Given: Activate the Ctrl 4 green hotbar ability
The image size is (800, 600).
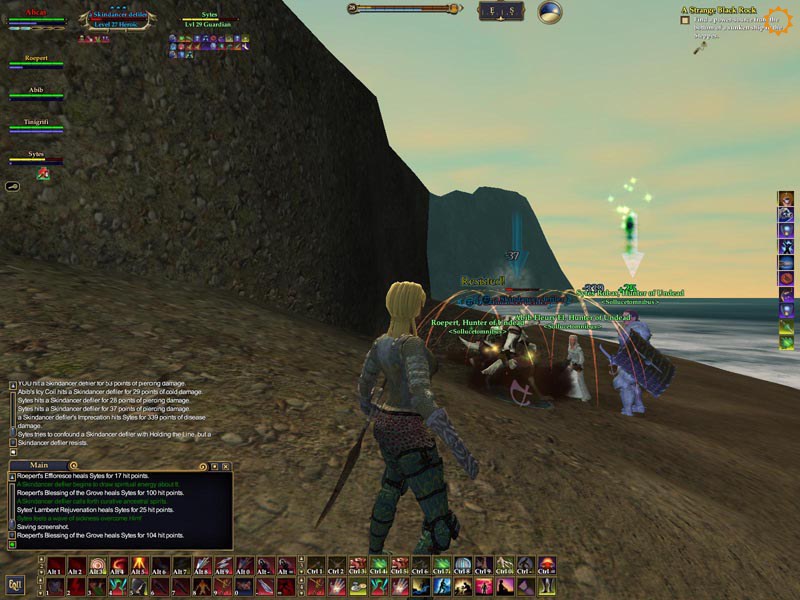Looking at the screenshot, I should [x=379, y=565].
